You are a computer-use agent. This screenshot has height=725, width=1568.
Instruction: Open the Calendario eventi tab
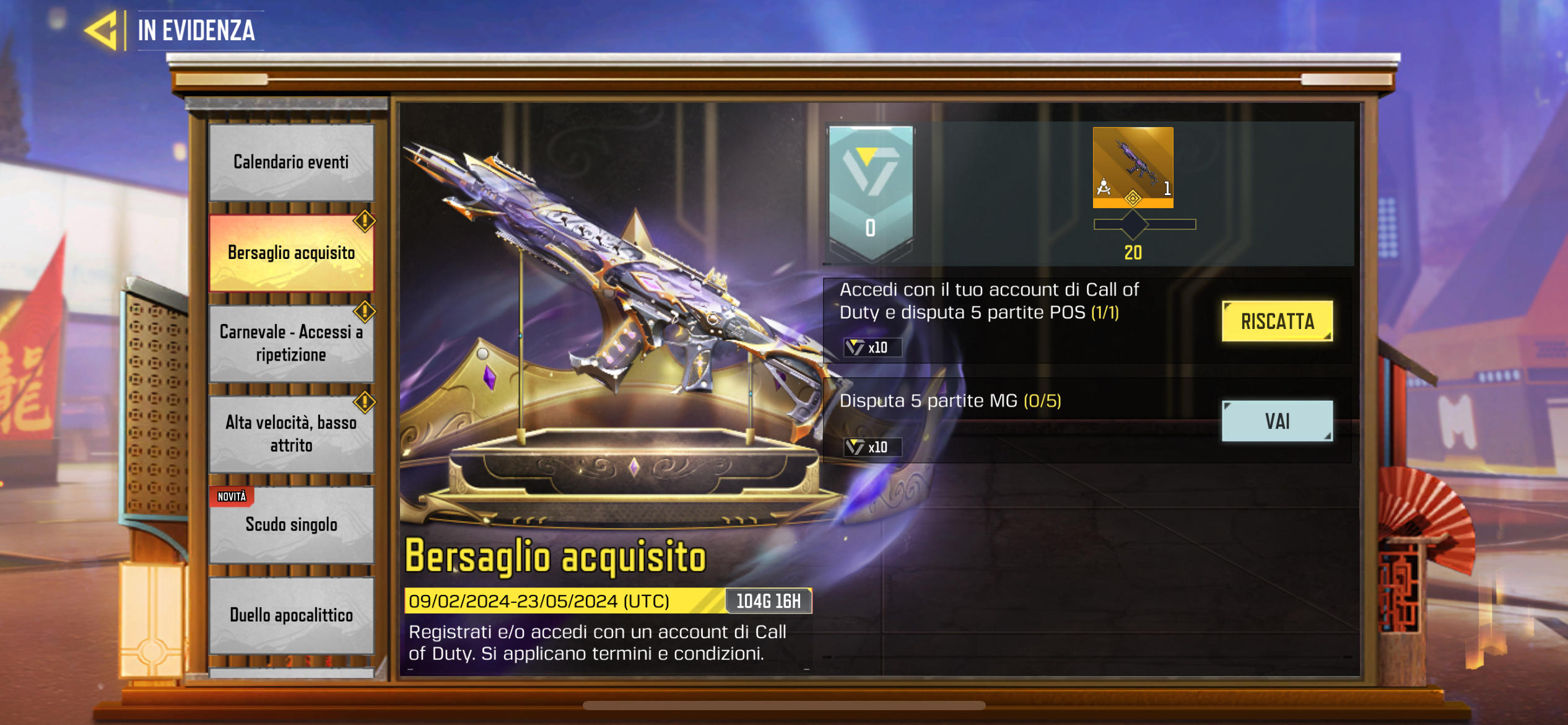coord(292,162)
